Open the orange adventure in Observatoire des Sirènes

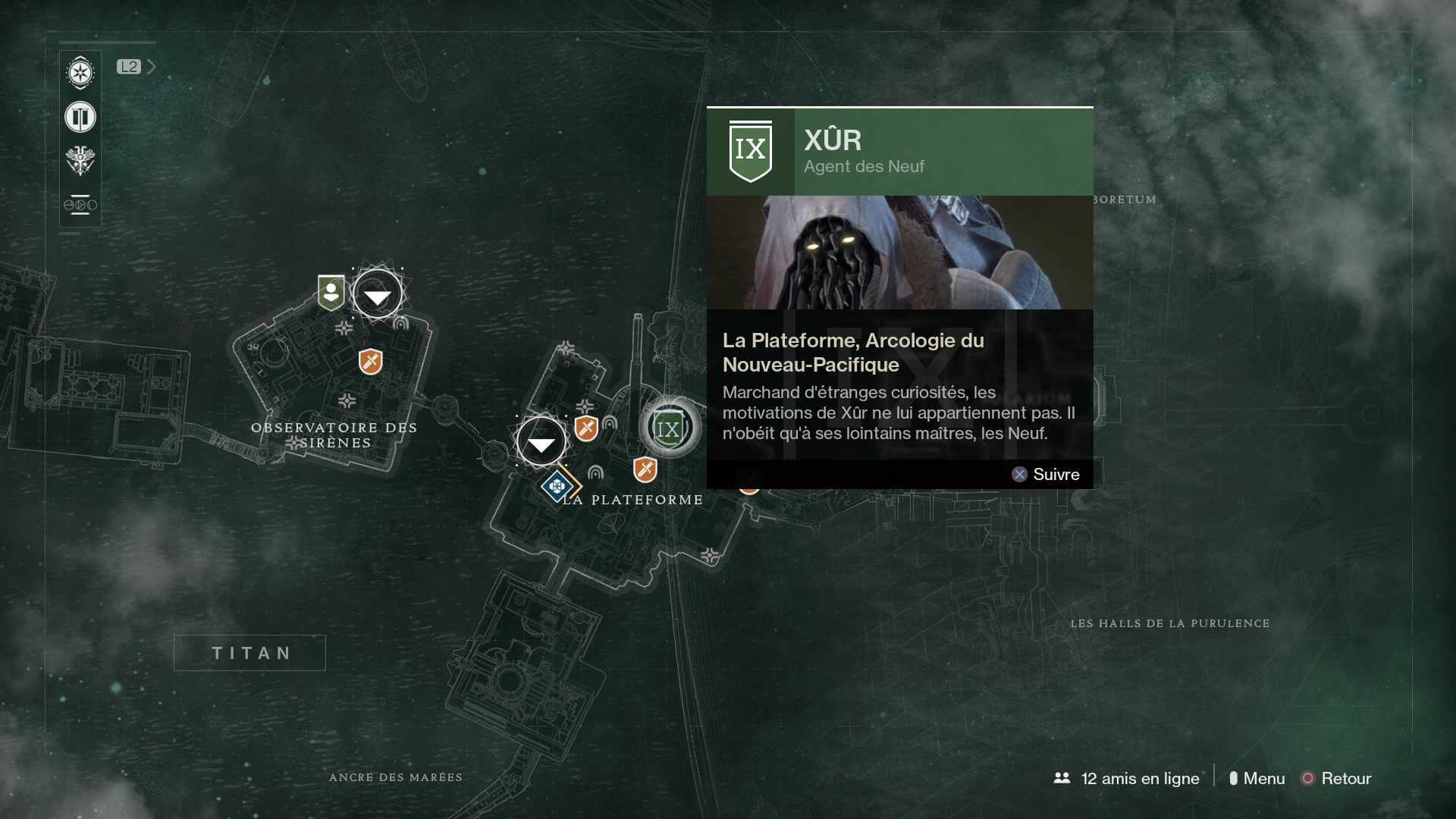click(370, 362)
